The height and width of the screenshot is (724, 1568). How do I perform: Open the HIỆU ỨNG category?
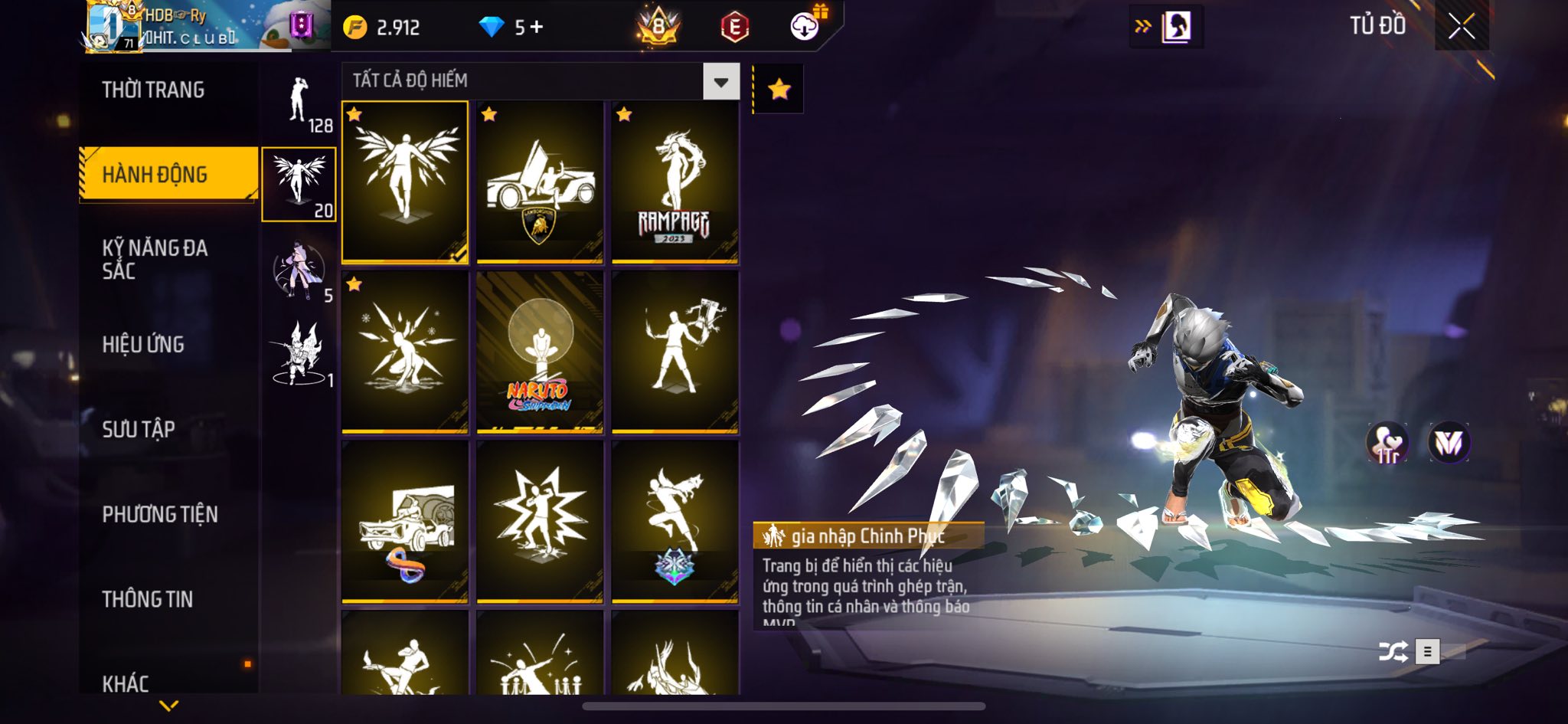click(143, 345)
